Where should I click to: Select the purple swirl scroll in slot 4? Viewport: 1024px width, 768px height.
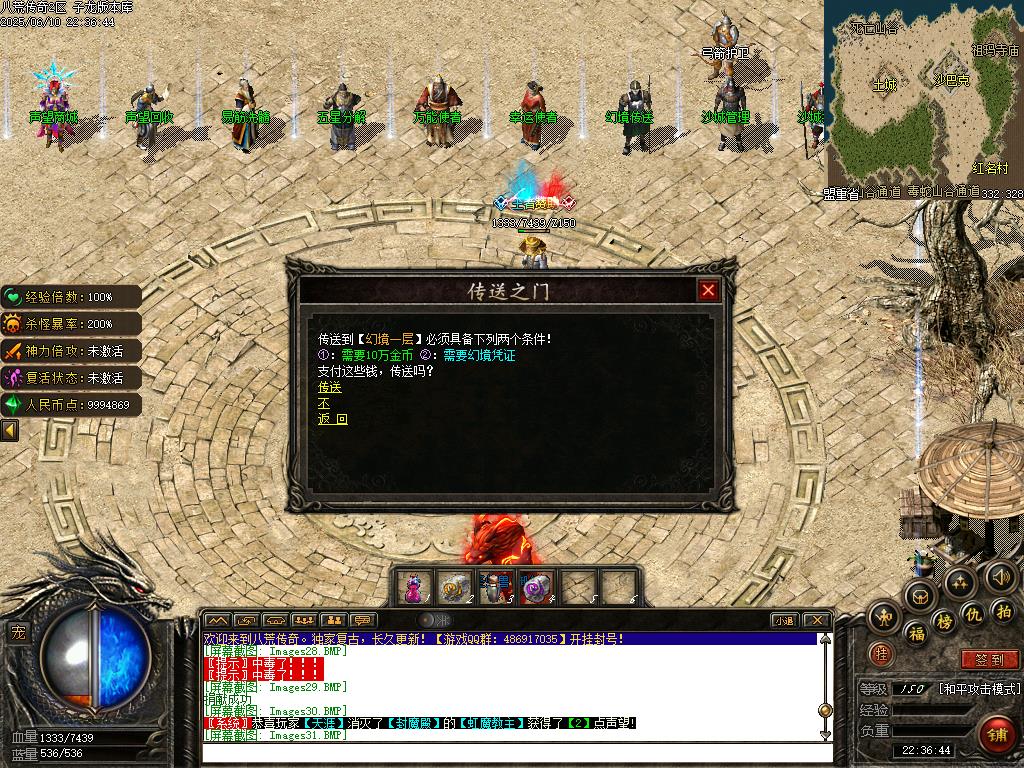pos(536,588)
